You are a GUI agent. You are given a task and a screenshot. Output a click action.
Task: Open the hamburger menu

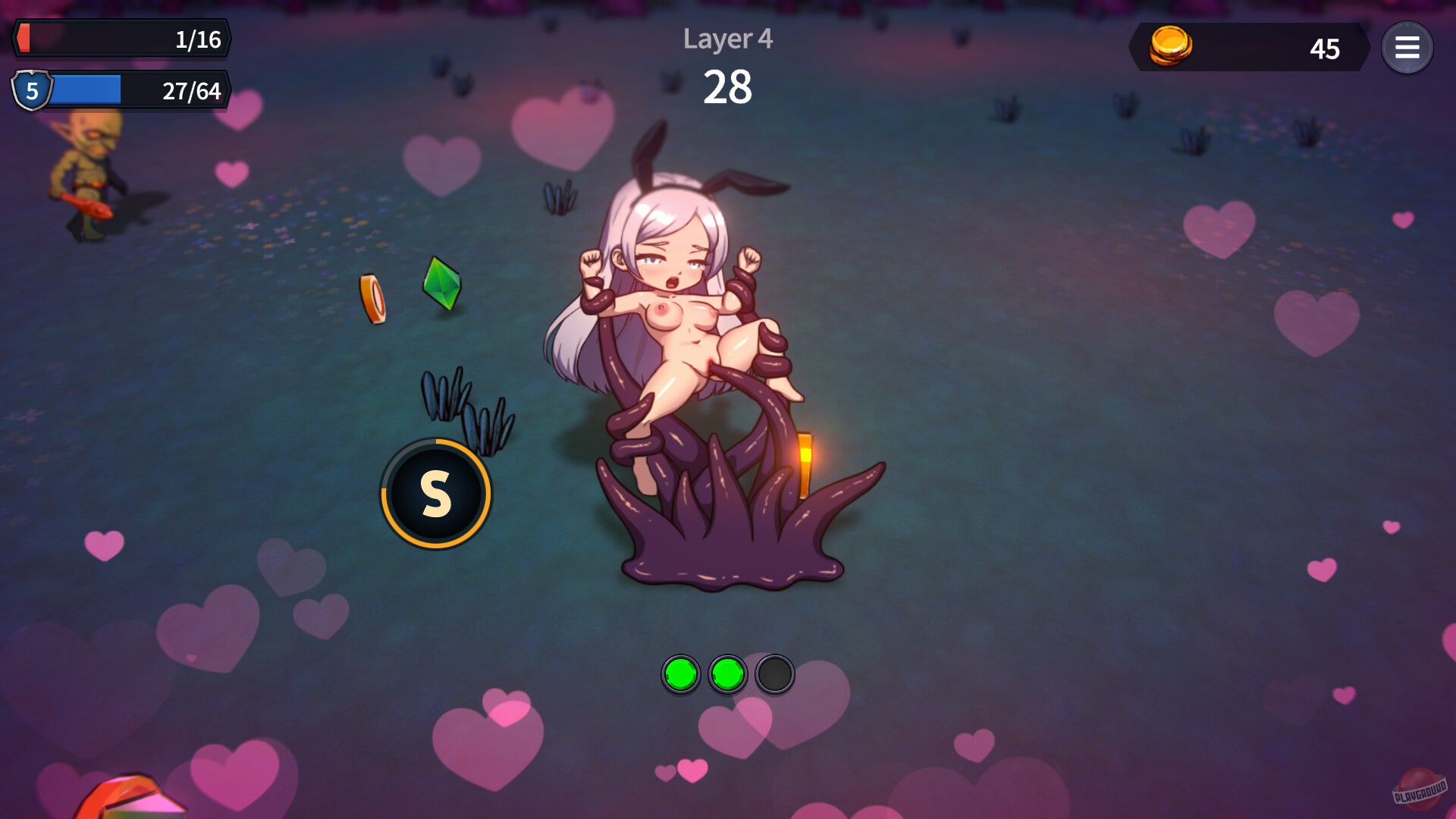tap(1407, 48)
